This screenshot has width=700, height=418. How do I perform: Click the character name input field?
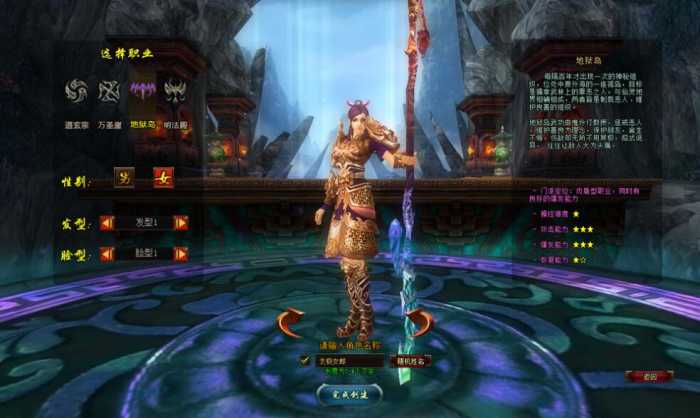347,360
